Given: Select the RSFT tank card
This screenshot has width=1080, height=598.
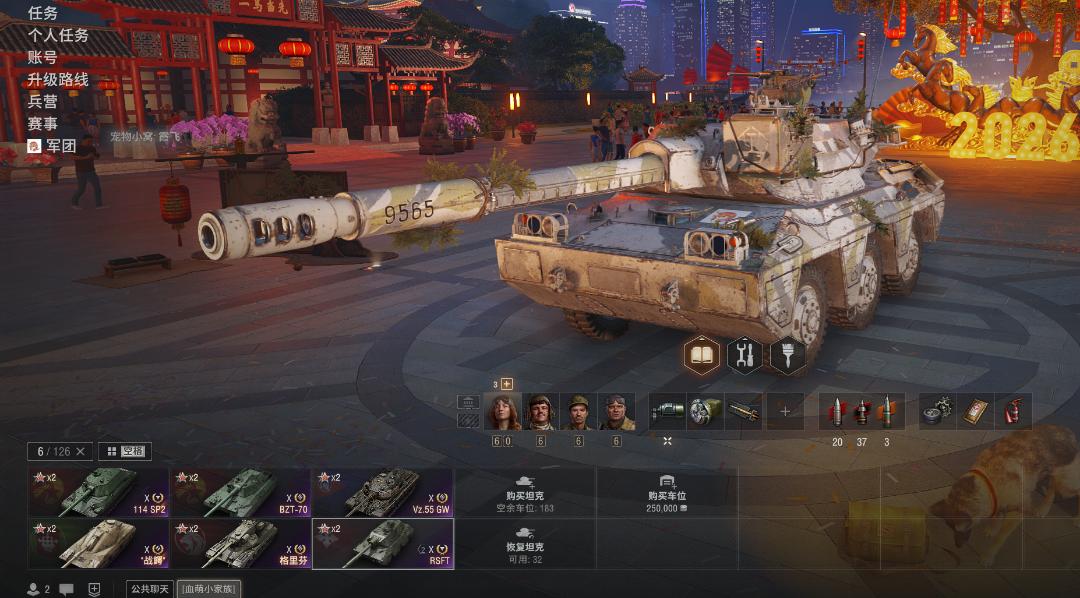Looking at the screenshot, I should tap(382, 543).
